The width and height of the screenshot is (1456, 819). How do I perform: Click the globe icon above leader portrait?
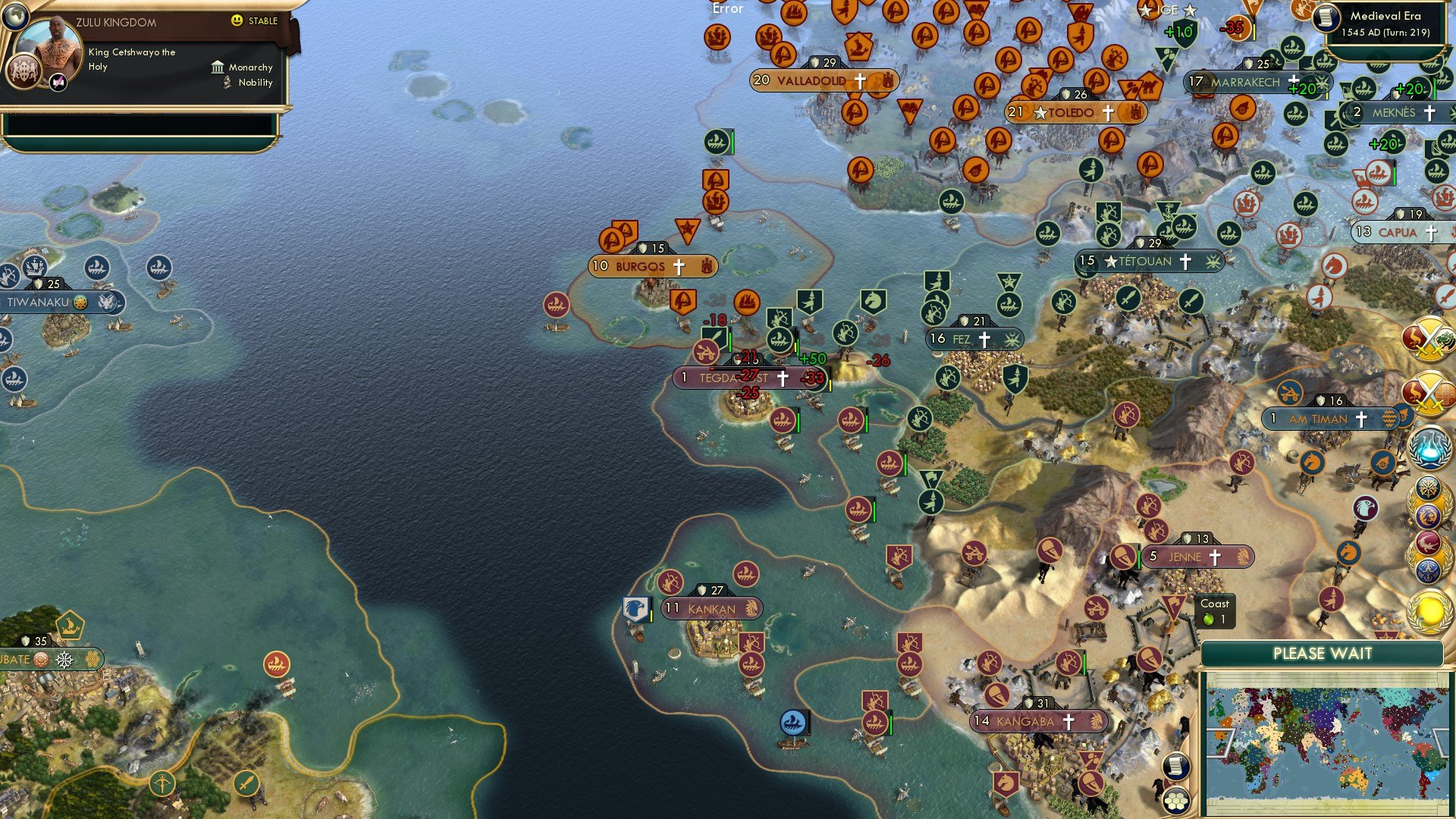(15, 15)
